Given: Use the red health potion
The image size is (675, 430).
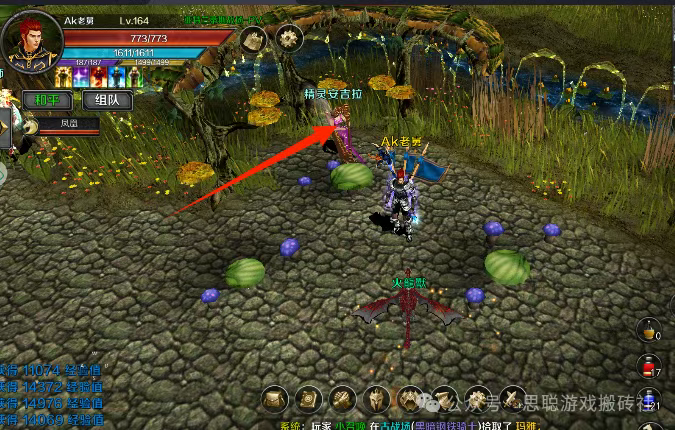Looking at the screenshot, I should point(648,368).
